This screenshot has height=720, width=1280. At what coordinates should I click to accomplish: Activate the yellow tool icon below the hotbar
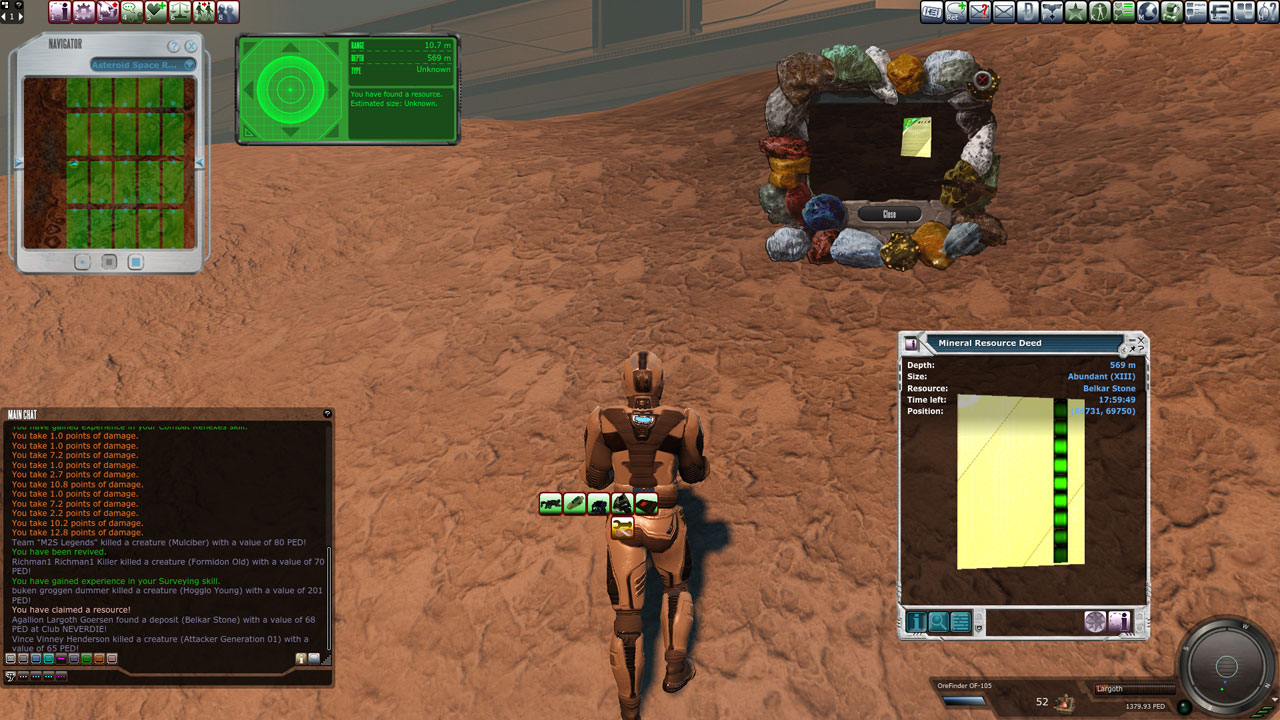click(x=622, y=526)
